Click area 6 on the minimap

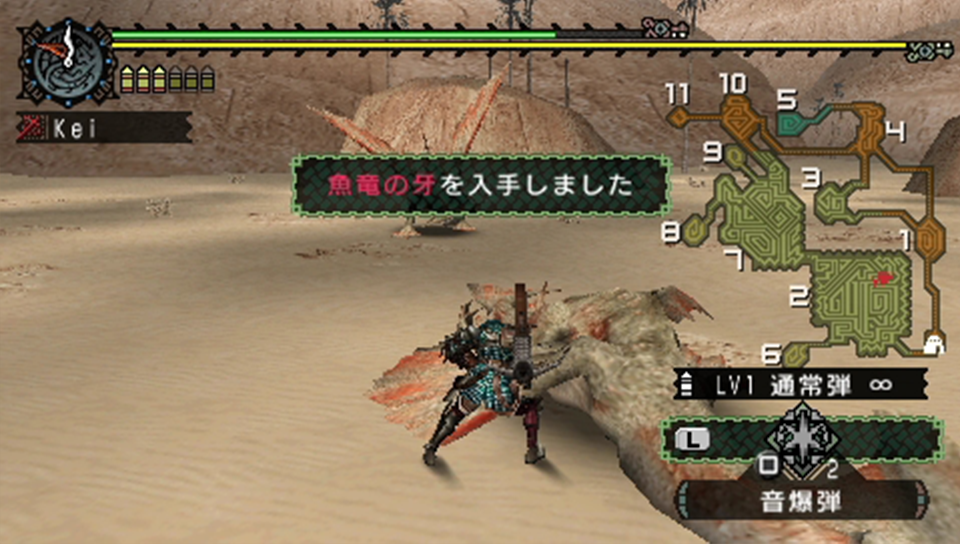pyautogui.click(x=794, y=353)
